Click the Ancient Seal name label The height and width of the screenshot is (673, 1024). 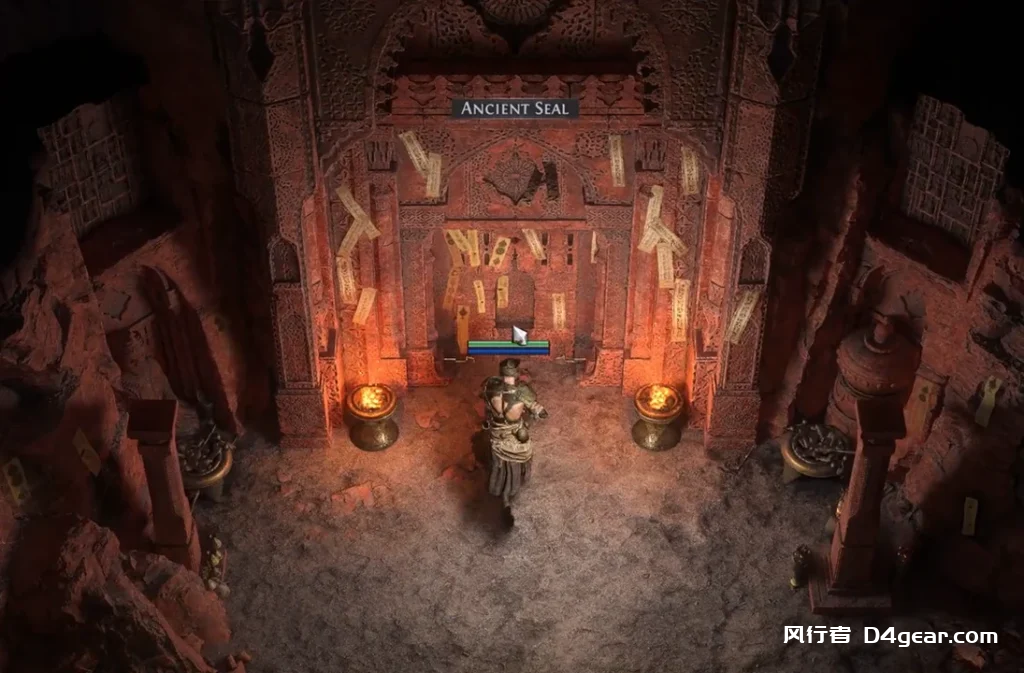(515, 108)
